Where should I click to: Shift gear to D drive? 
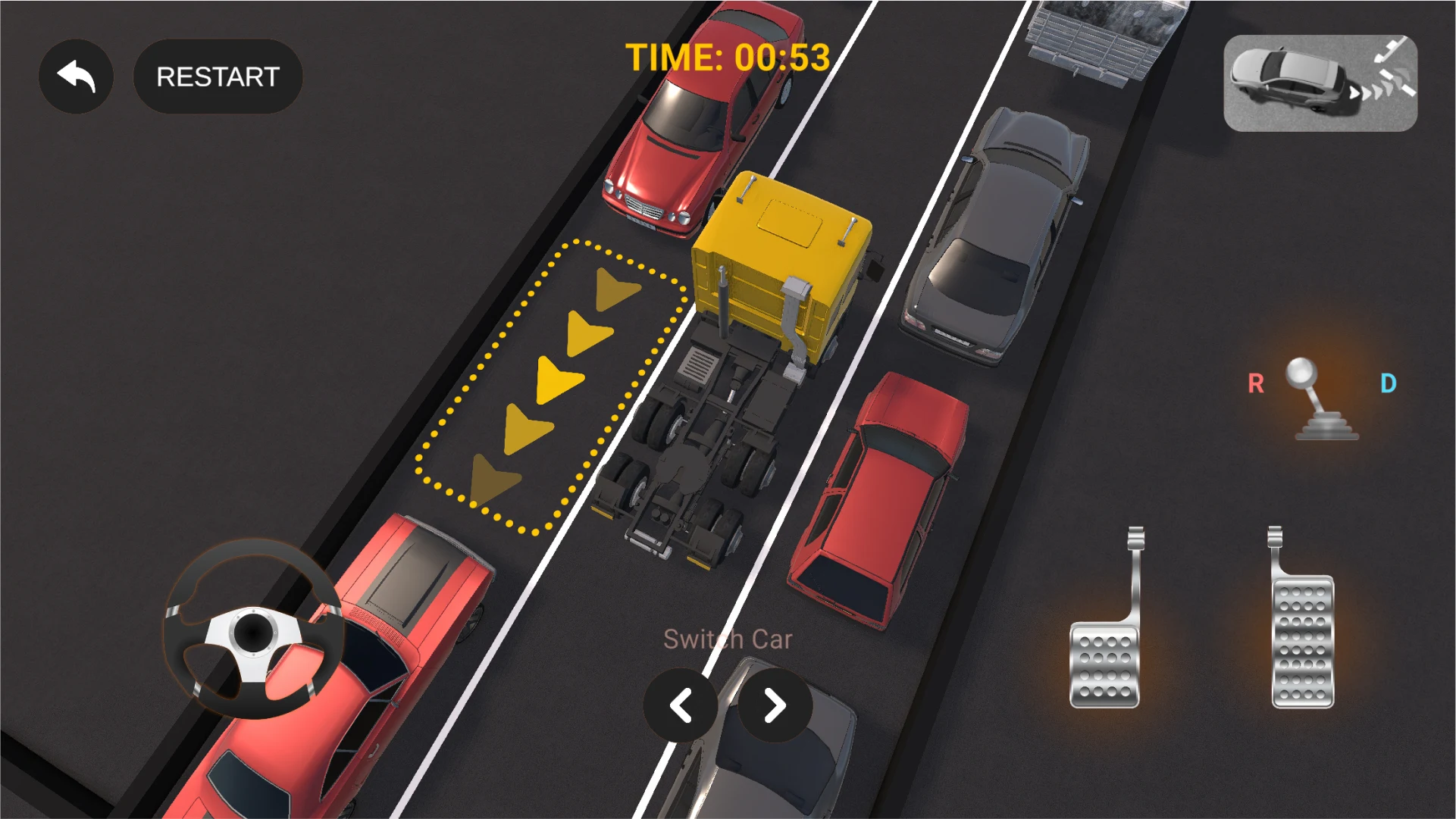1388,384
